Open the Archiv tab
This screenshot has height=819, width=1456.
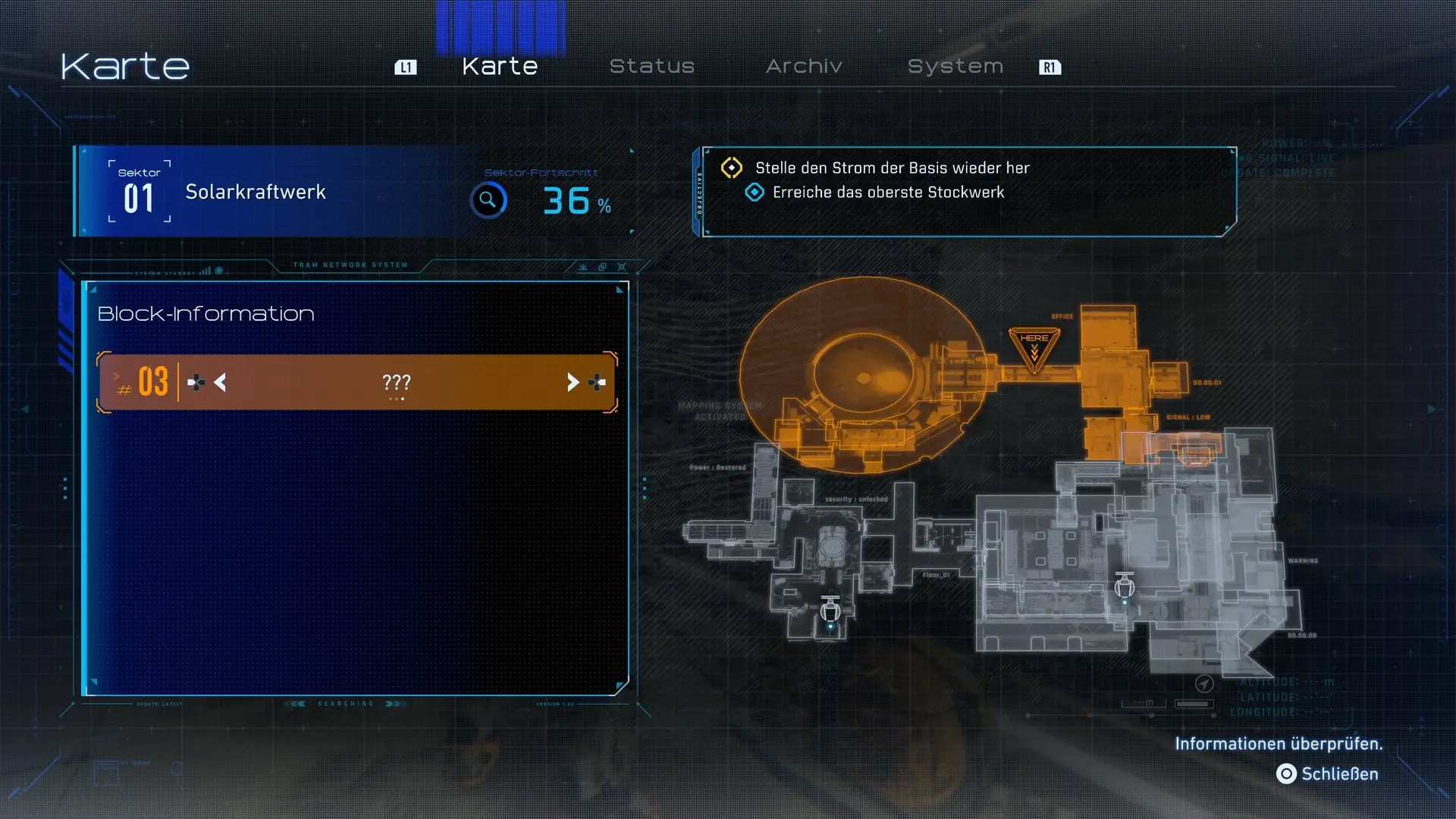[804, 67]
